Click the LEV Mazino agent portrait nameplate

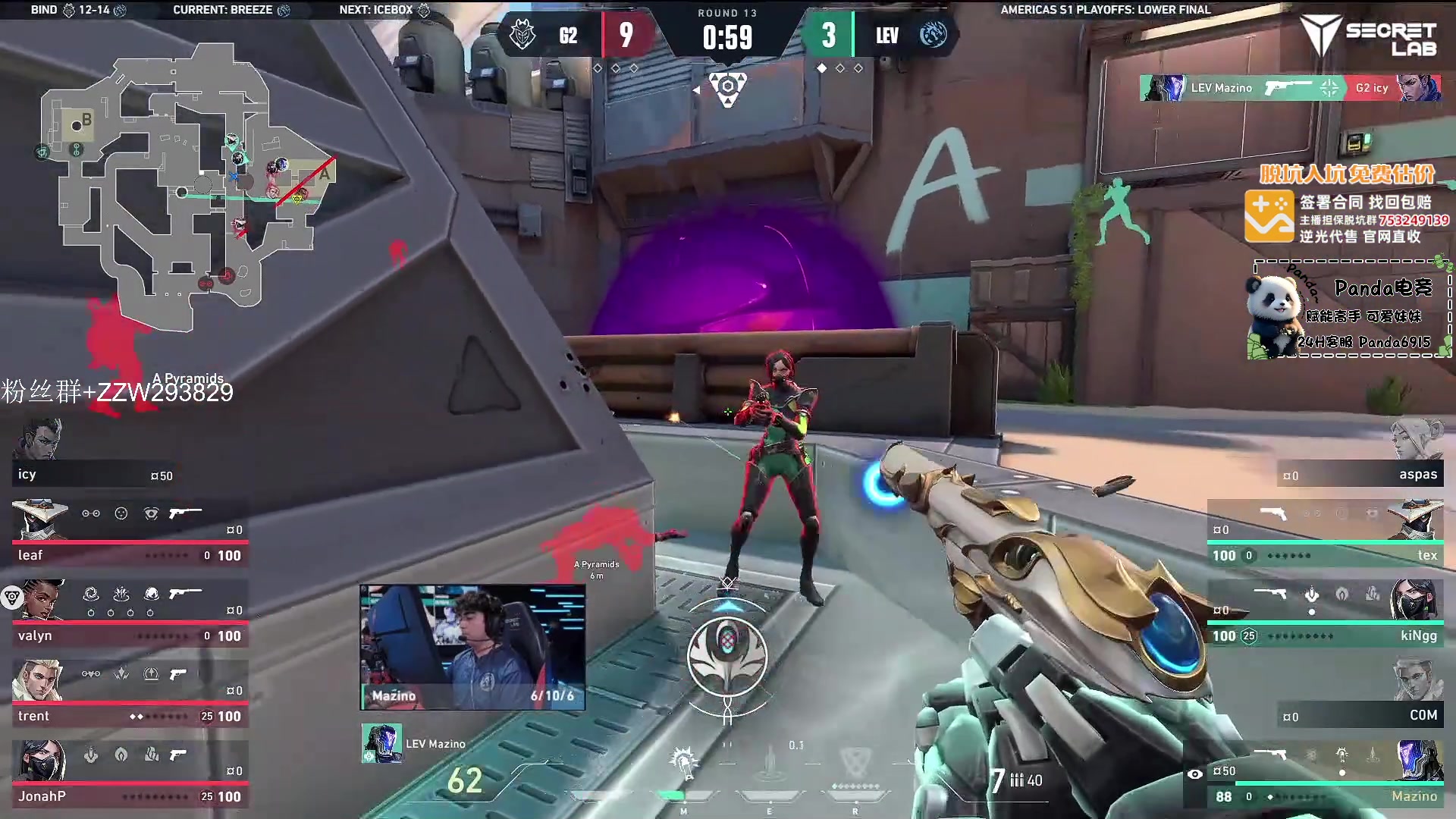(x=415, y=744)
